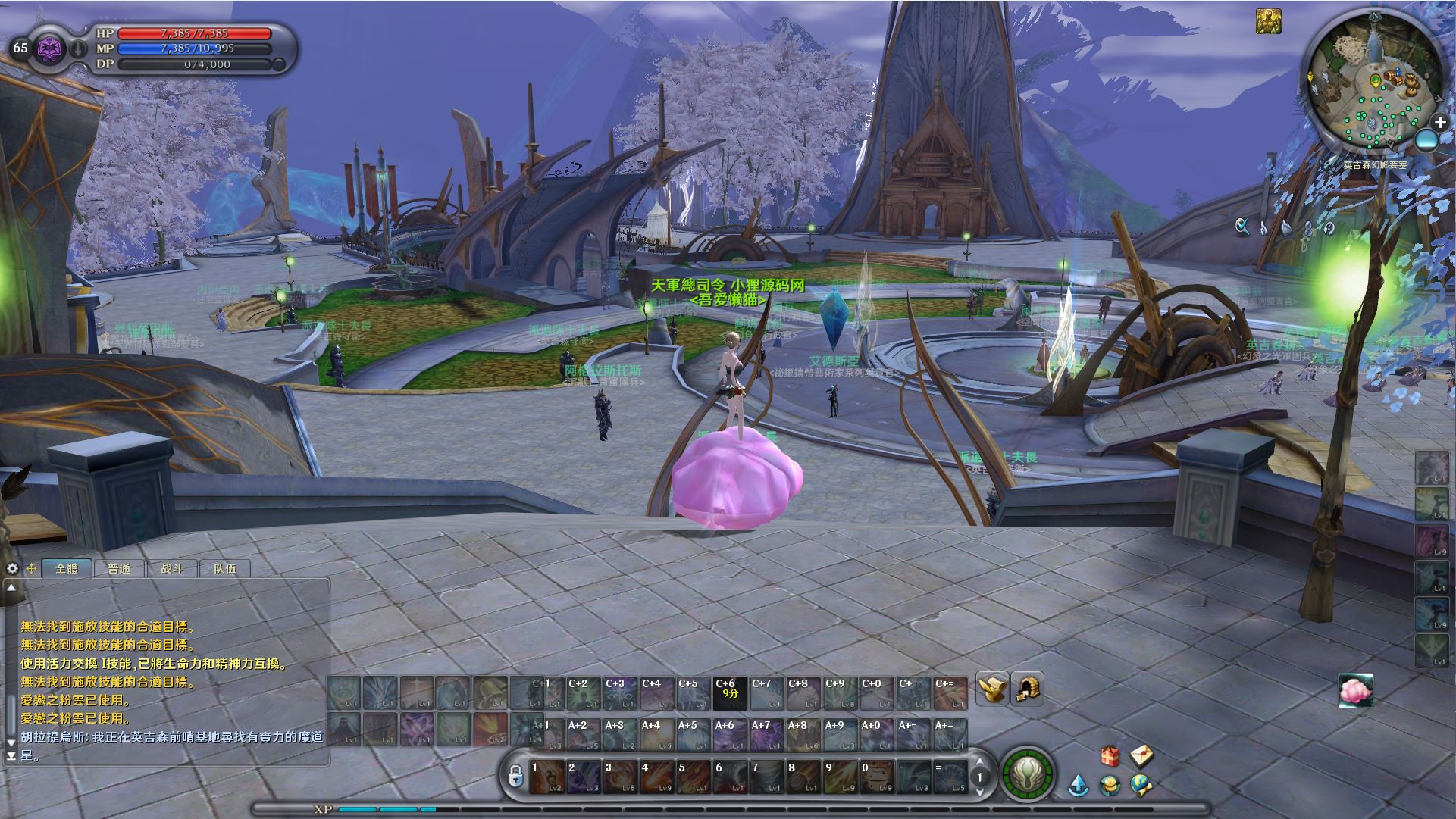
Task: Select the 战斗 chat tab
Action: [172, 568]
